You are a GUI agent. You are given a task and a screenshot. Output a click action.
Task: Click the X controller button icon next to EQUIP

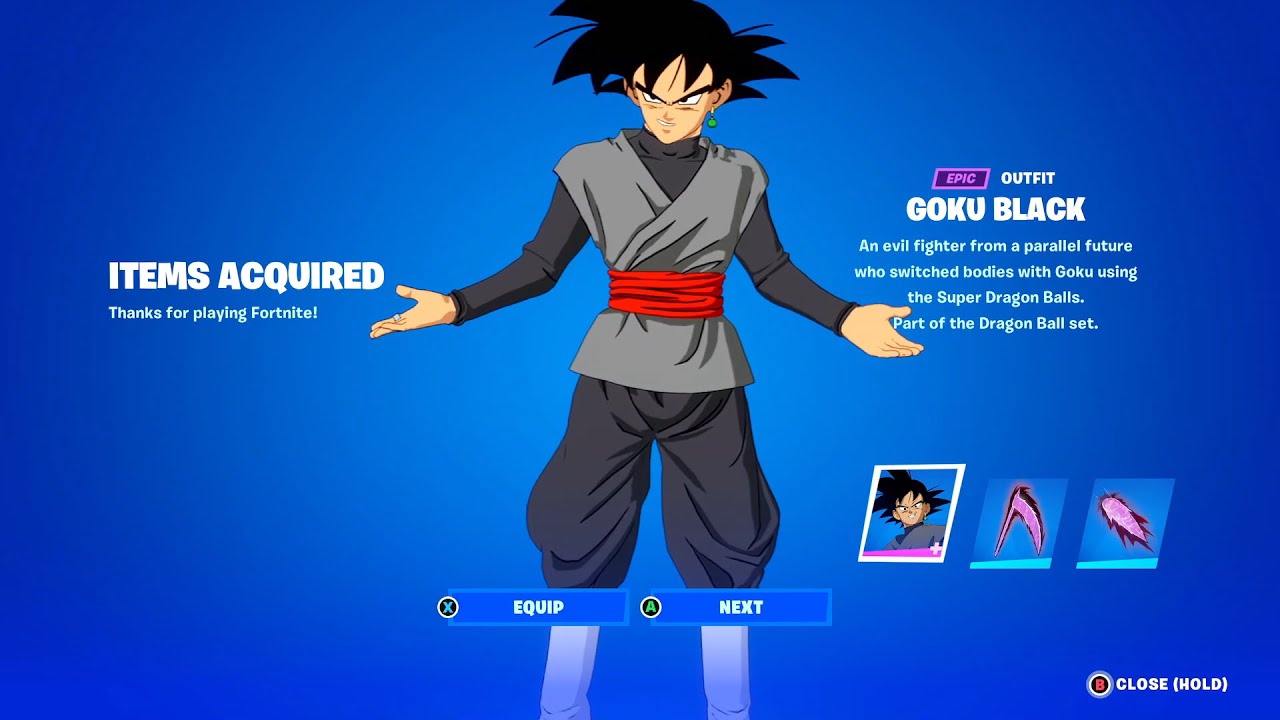[450, 607]
